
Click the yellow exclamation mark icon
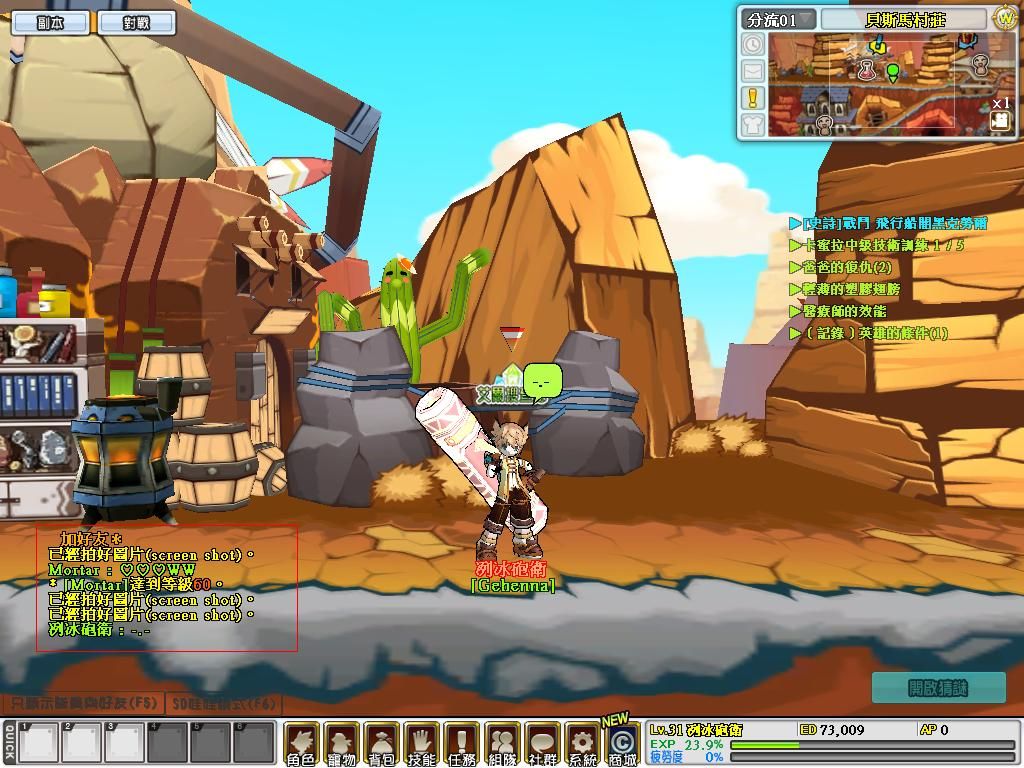tap(752, 97)
